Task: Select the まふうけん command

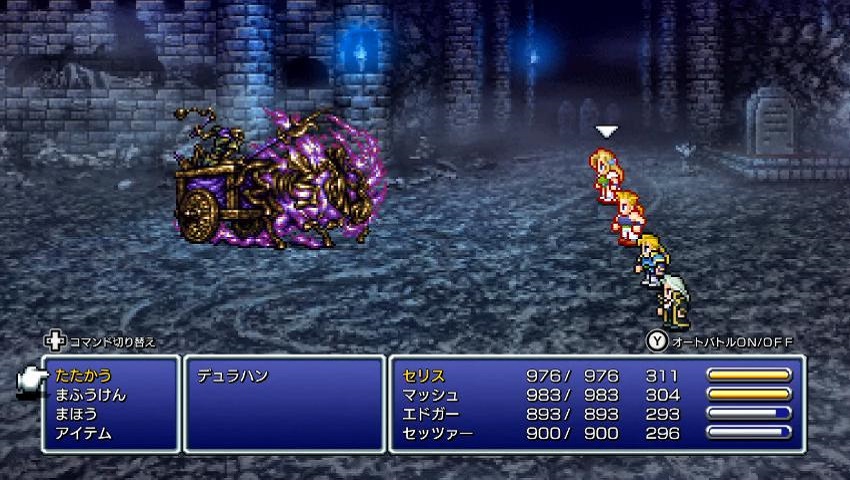Action: pyautogui.click(x=91, y=395)
